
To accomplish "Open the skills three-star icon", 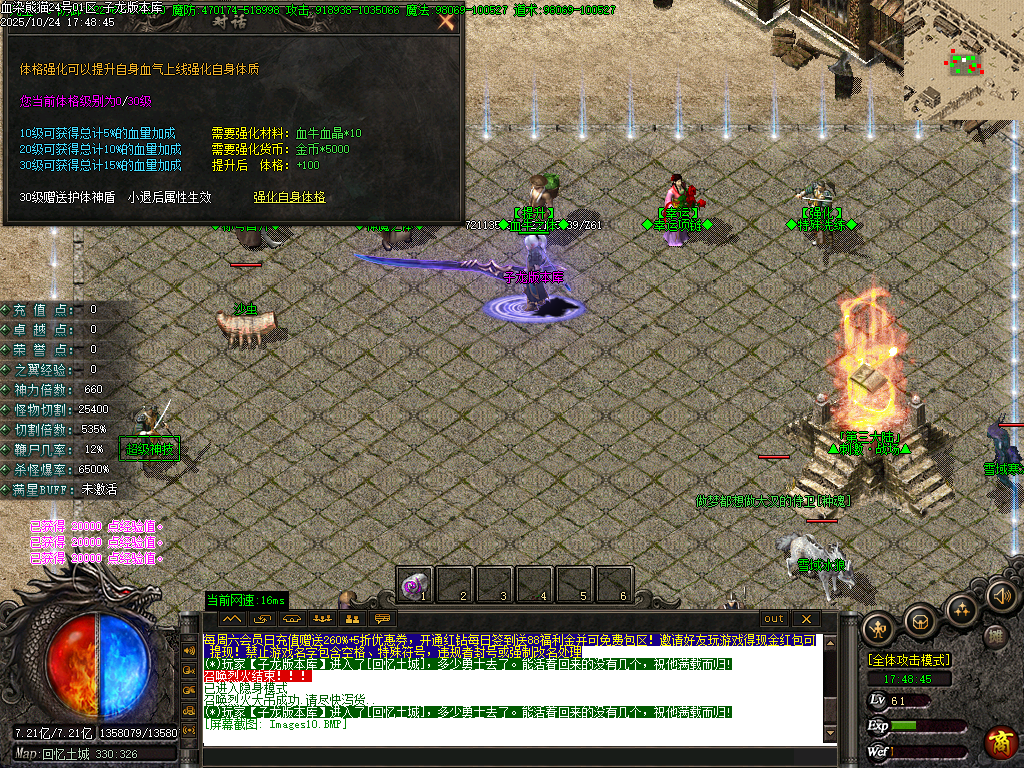I will (960, 609).
